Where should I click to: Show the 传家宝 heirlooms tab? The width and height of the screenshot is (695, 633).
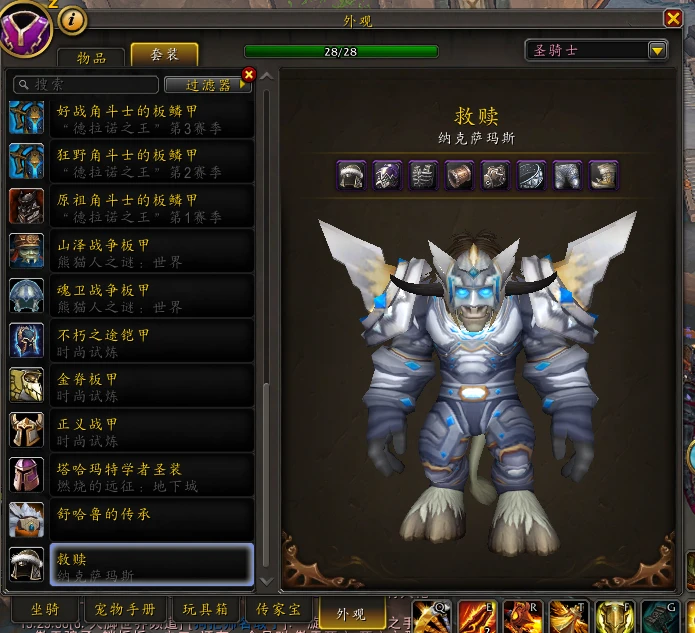coord(278,610)
